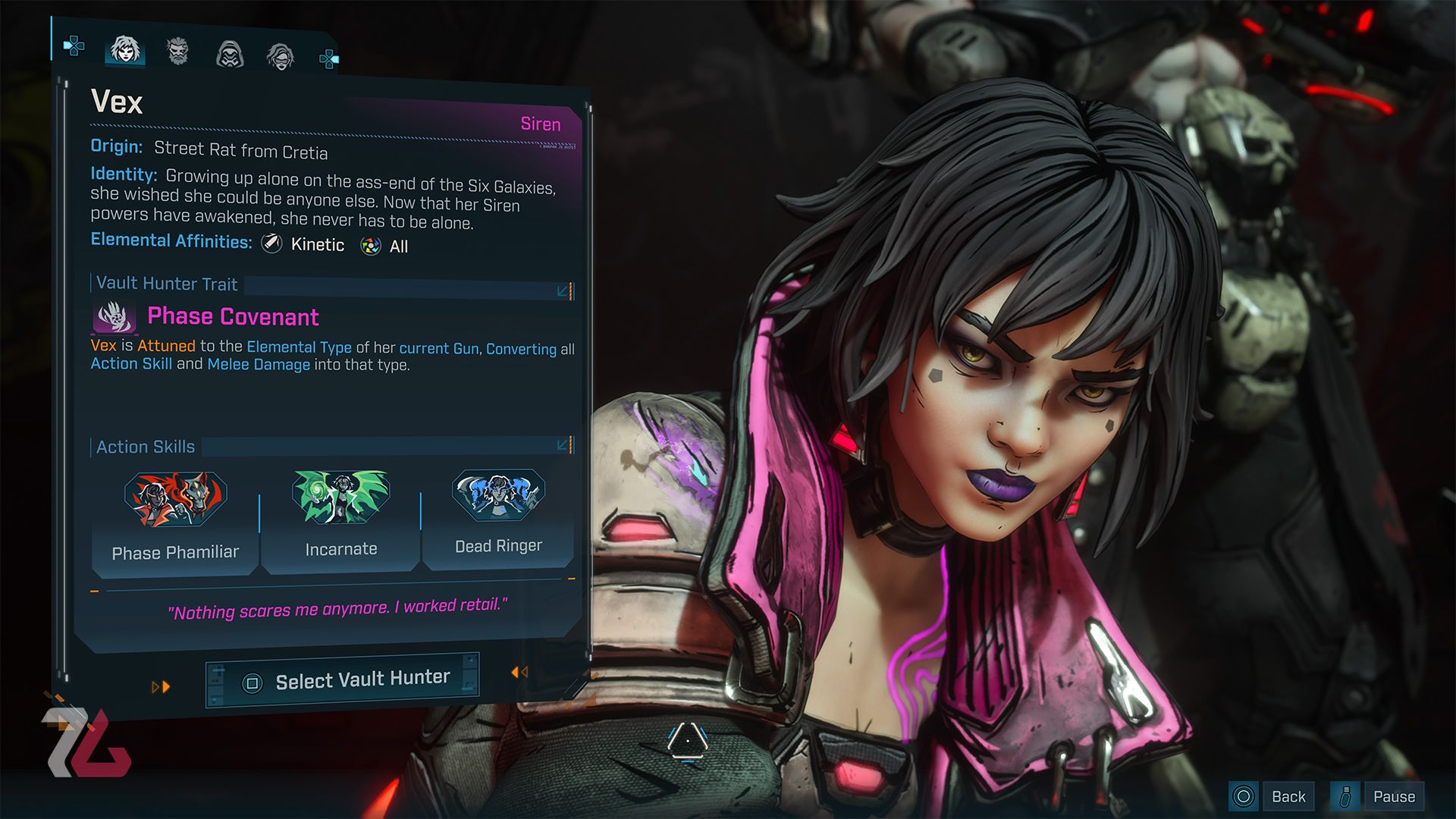Screen dimensions: 1456x819
Task: Open the Phase Covenant trait icon
Action: [114, 317]
